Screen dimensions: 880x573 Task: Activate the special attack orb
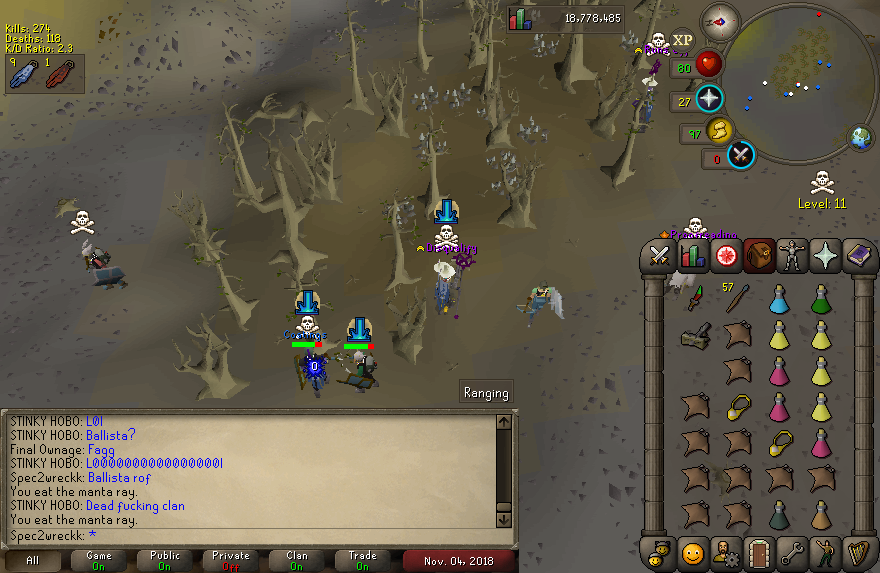point(741,156)
